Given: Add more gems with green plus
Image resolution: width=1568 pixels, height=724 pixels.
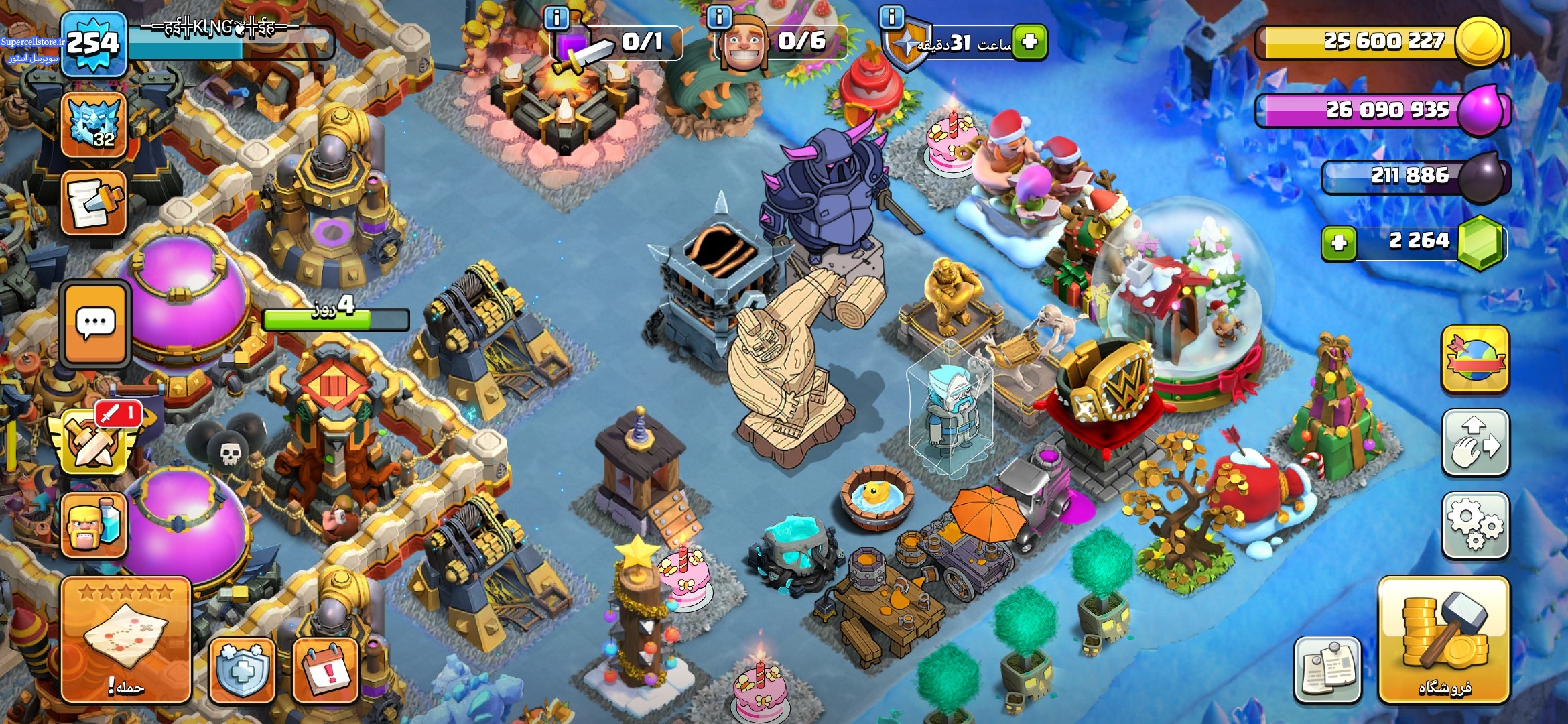Looking at the screenshot, I should point(1339,243).
